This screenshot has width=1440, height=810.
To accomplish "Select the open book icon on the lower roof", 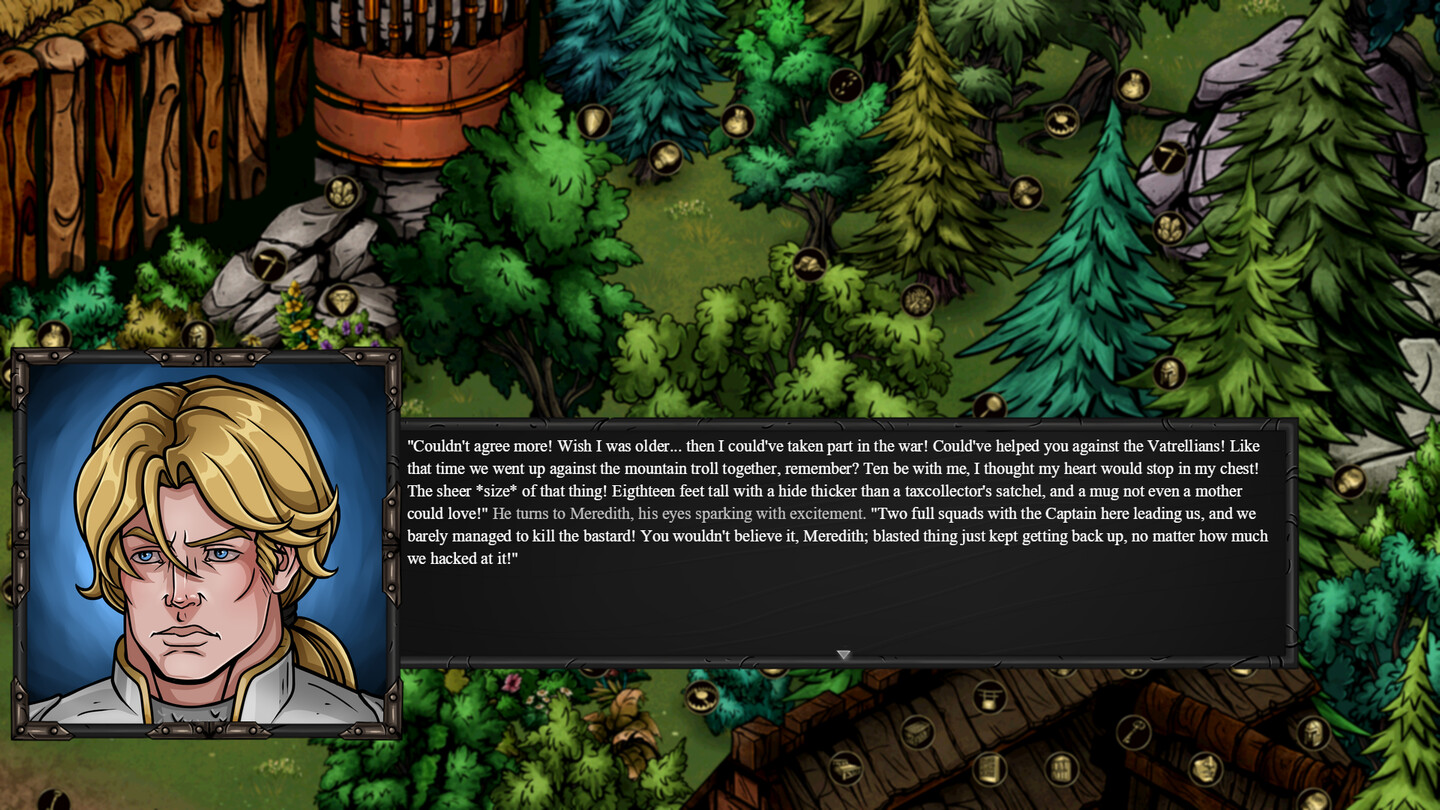I will pos(990,771).
